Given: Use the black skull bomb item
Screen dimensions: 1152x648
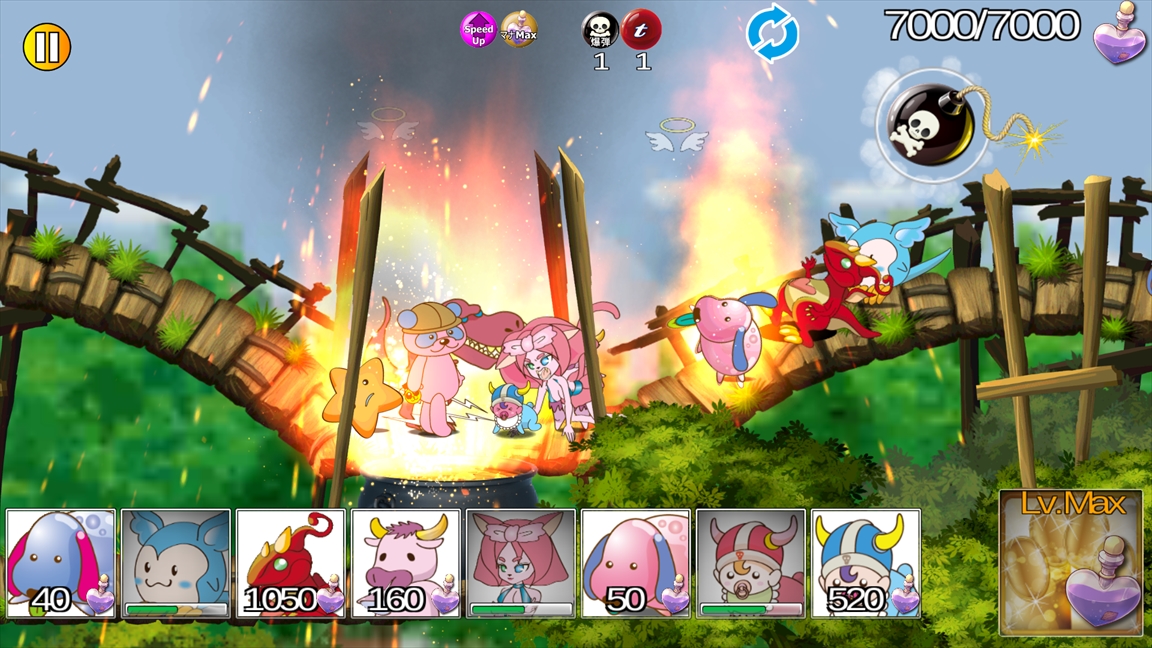Looking at the screenshot, I should pos(601,30).
